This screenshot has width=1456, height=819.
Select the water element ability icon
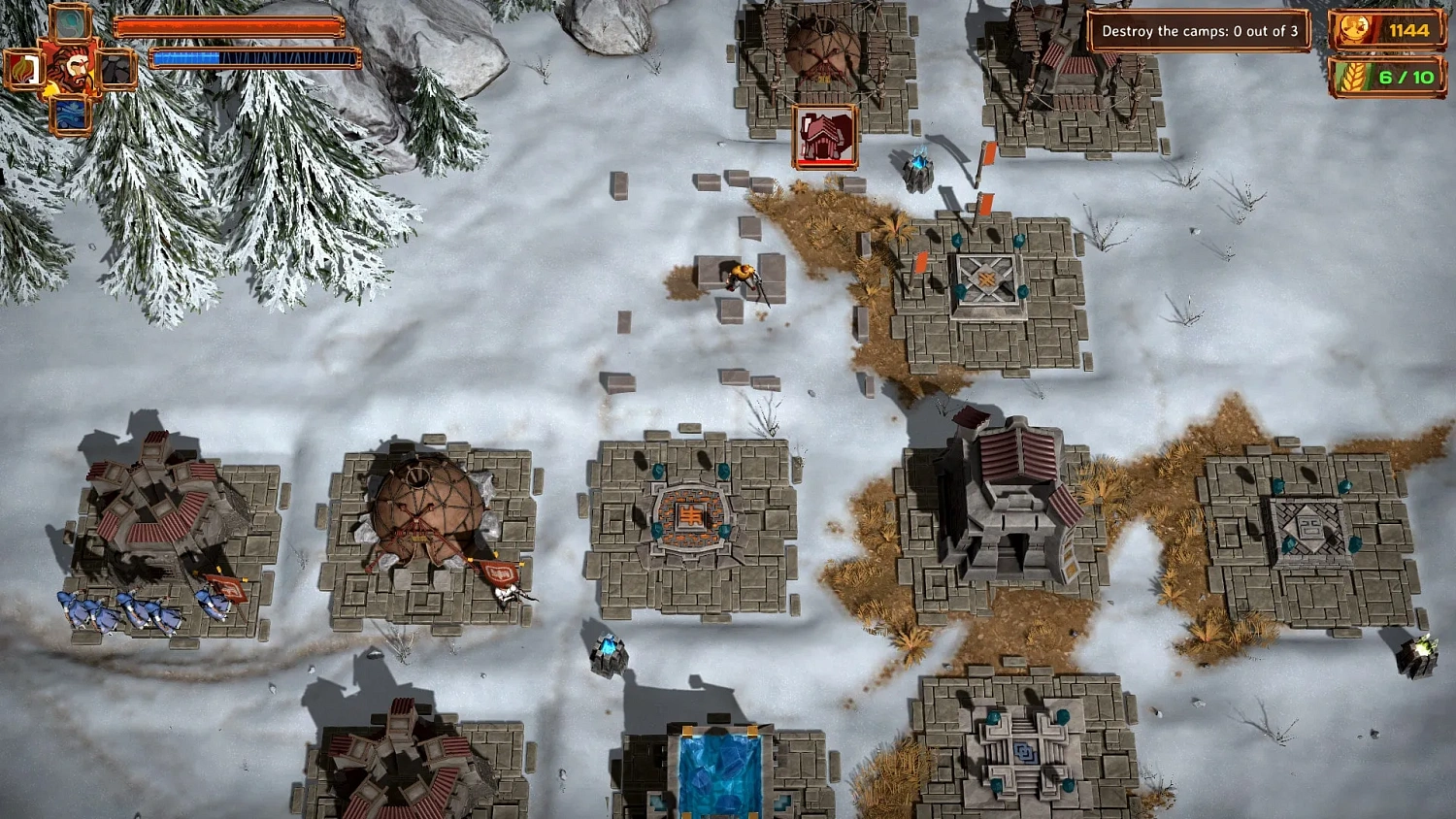[x=70, y=114]
